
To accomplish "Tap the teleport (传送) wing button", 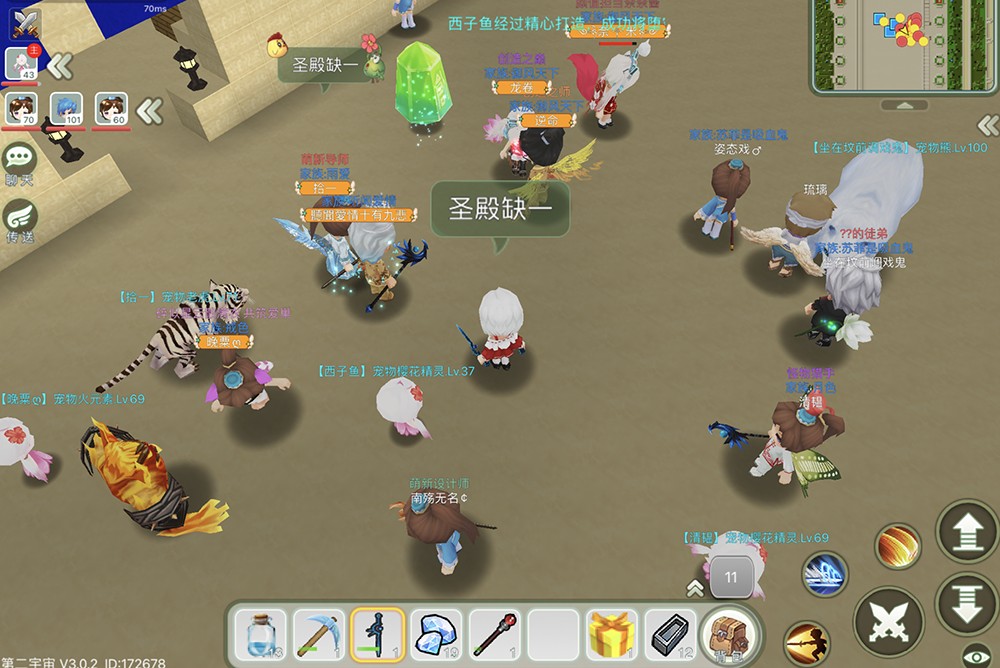I will click(19, 220).
